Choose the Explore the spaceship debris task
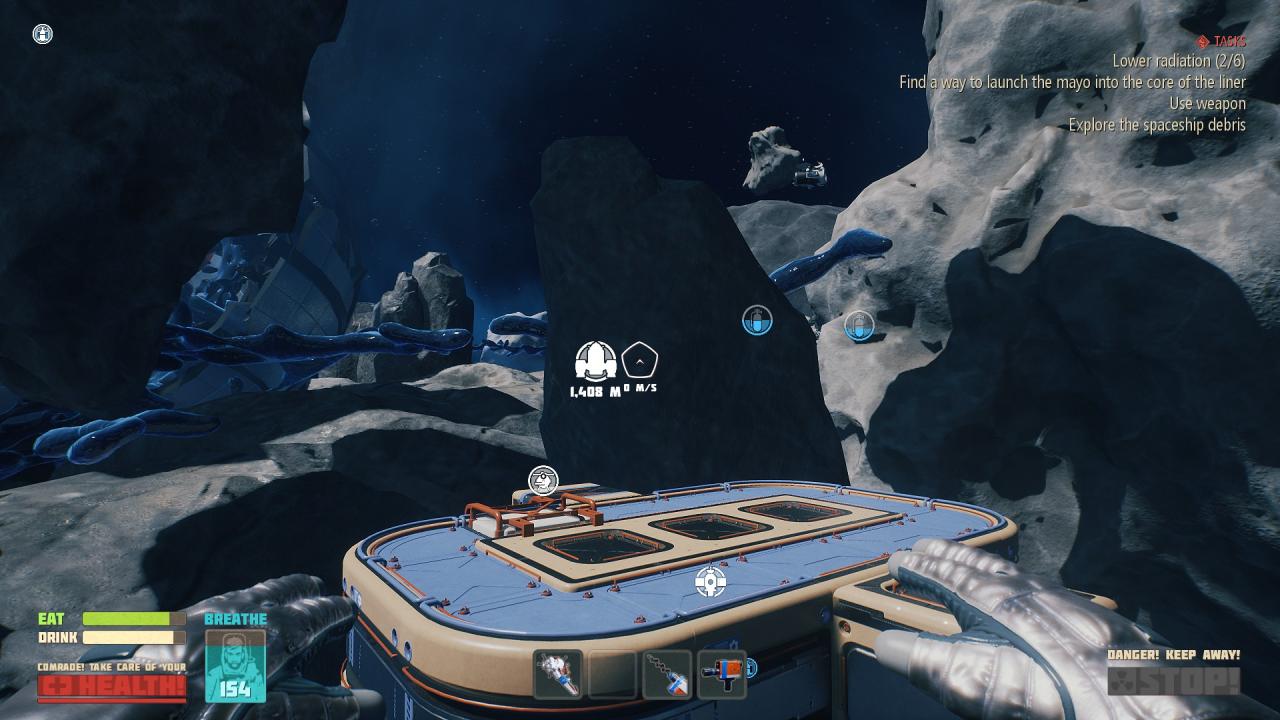1280x720 pixels. (1156, 125)
